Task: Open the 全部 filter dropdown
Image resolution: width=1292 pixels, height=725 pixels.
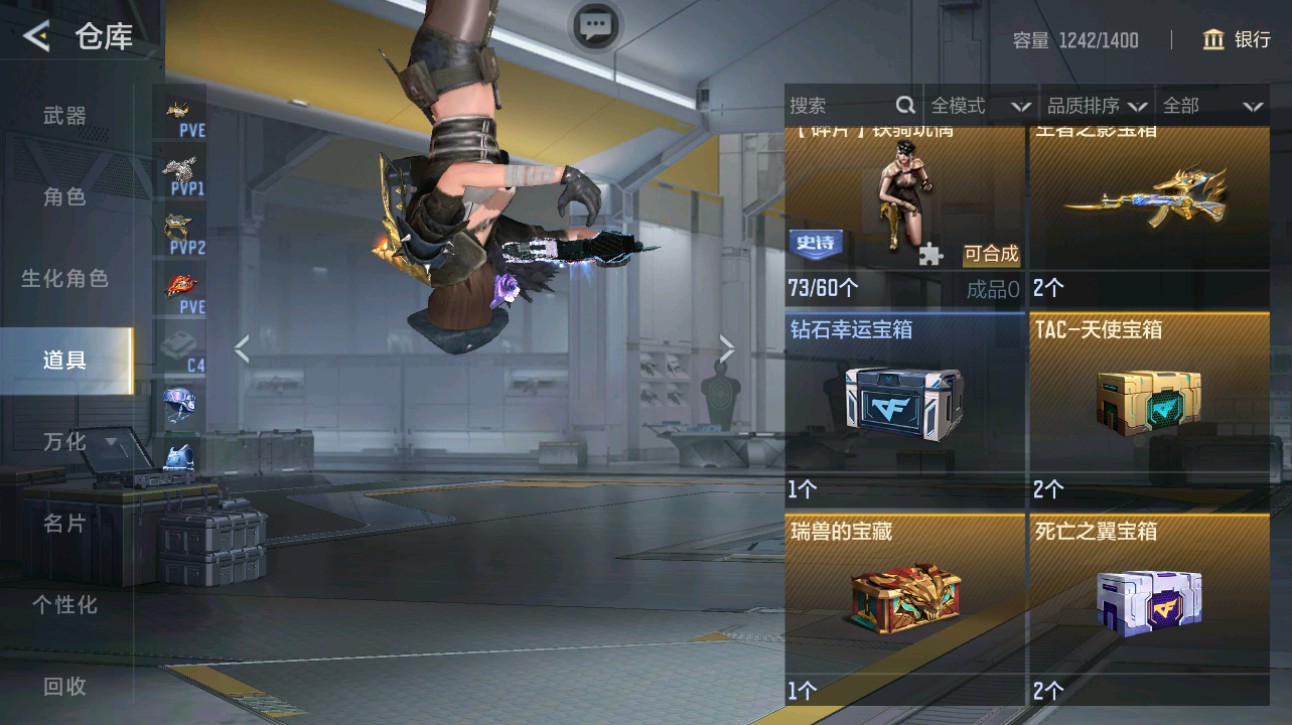Action: coord(1210,104)
